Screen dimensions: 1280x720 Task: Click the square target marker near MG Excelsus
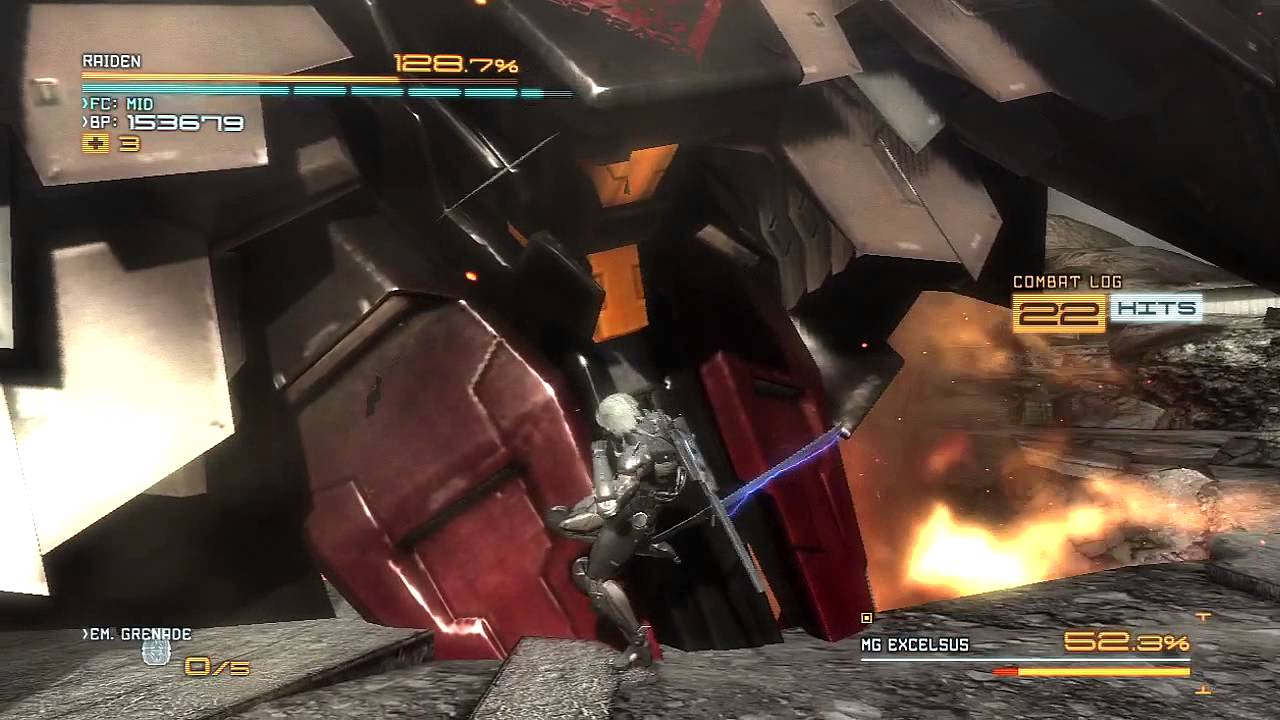click(x=866, y=616)
